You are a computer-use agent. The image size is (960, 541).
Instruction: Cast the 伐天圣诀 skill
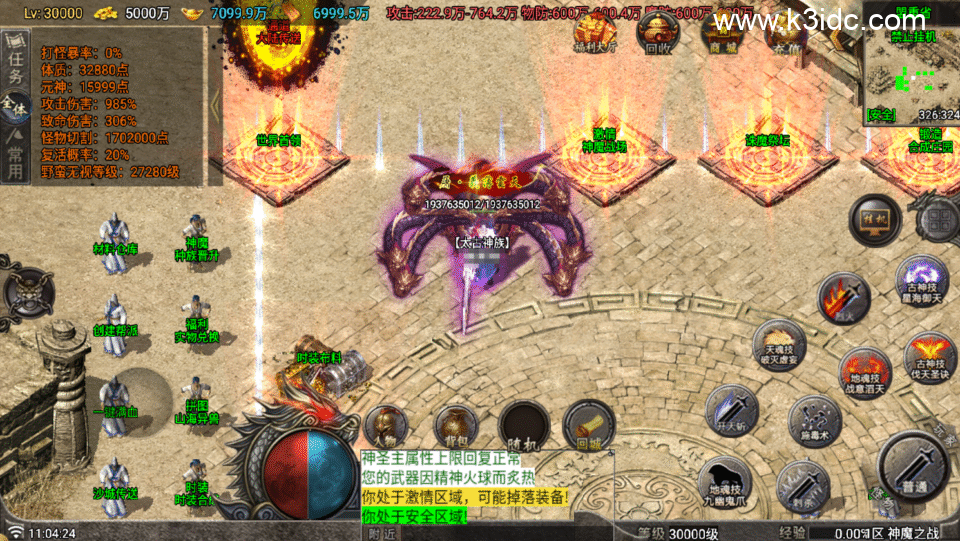[928, 358]
